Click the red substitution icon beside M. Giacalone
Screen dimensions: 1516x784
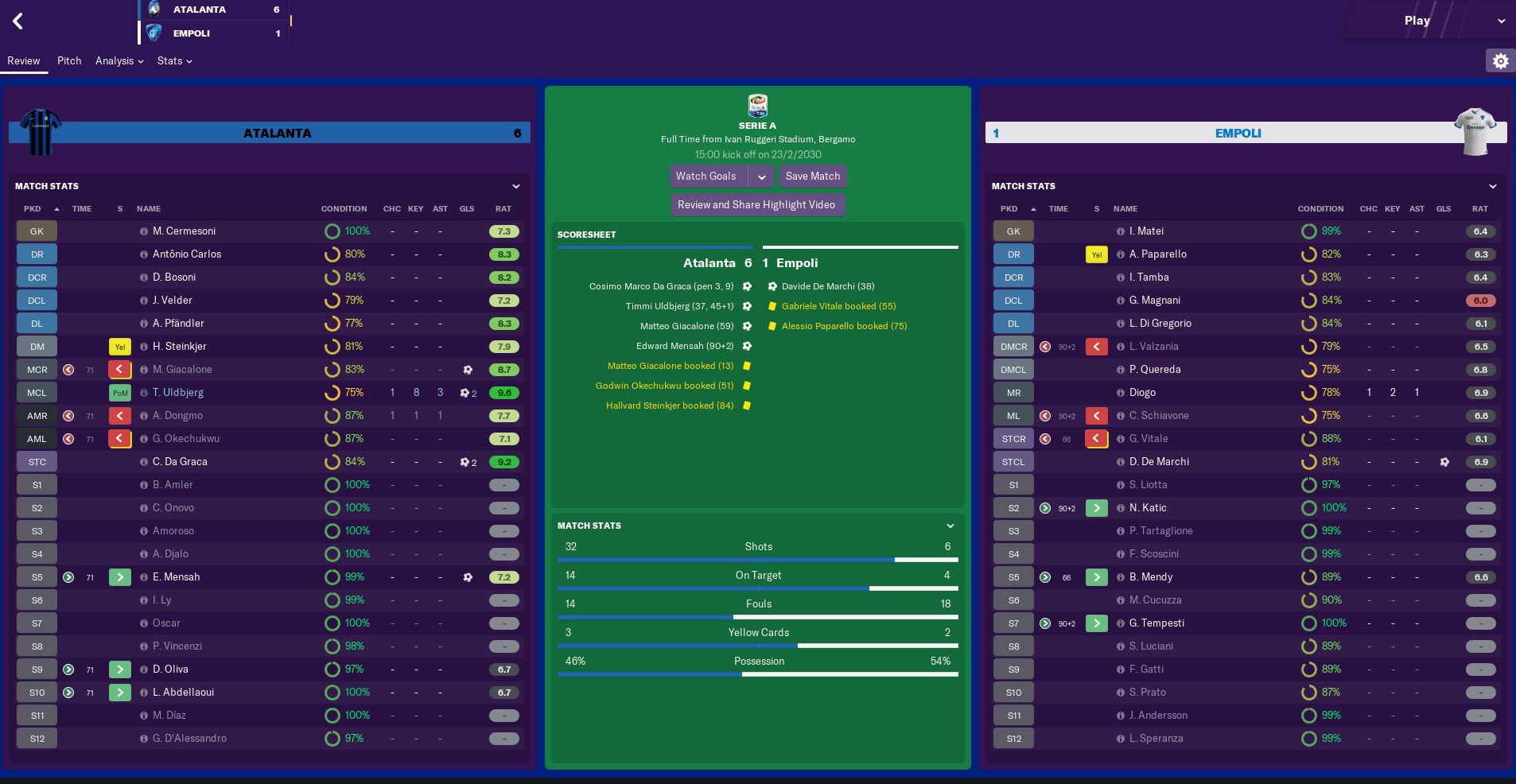(x=119, y=369)
